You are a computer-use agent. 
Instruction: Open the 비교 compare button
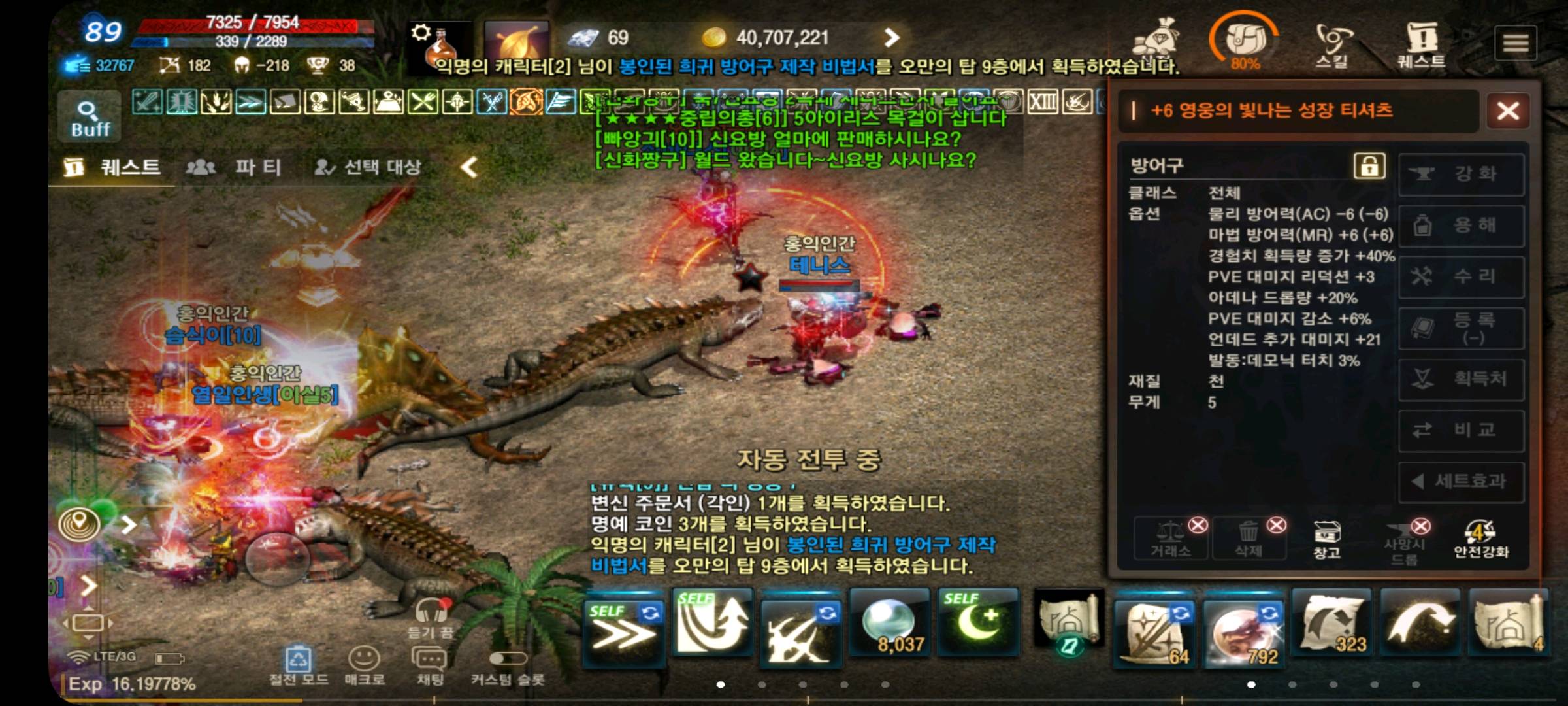click(1462, 430)
